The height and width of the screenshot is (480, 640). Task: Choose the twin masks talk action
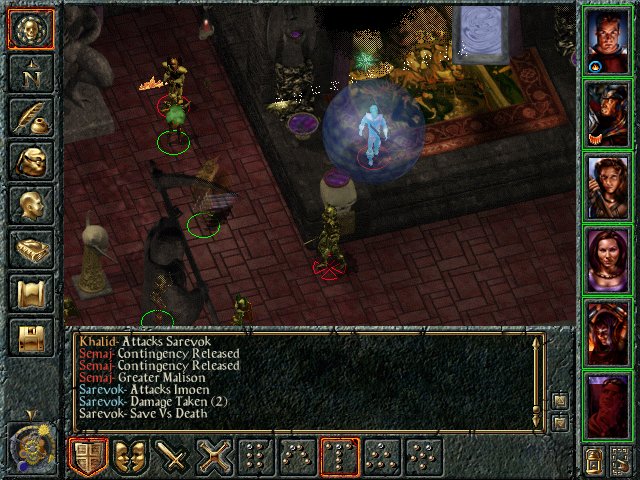pyautogui.click(x=130, y=457)
